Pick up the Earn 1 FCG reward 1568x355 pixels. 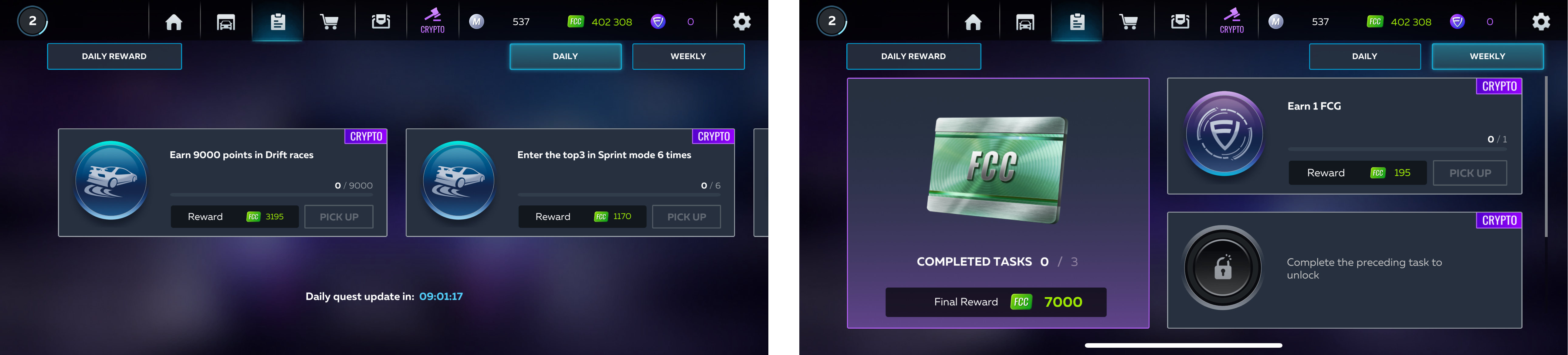1469,173
